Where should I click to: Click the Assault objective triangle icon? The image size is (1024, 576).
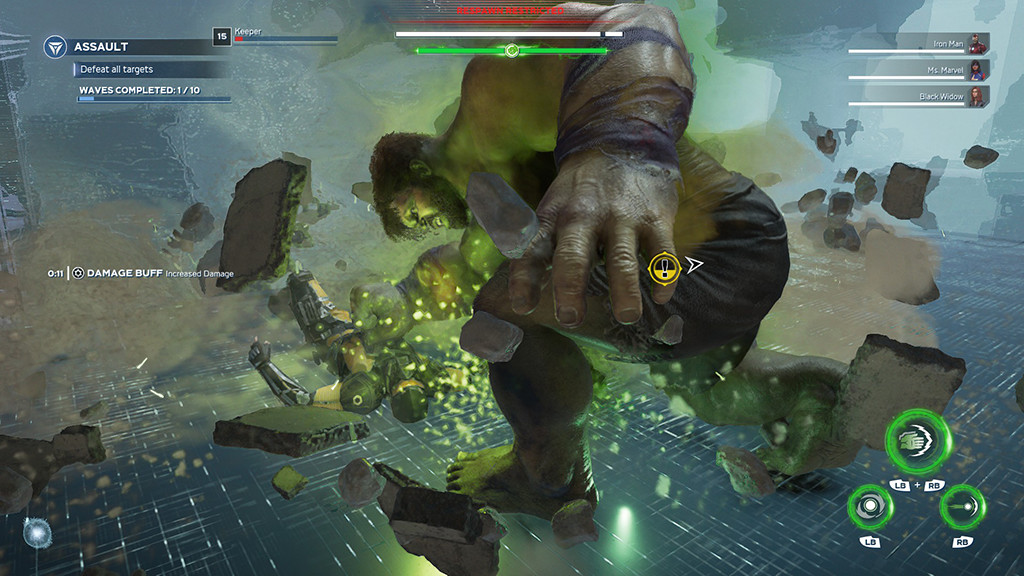tap(55, 47)
